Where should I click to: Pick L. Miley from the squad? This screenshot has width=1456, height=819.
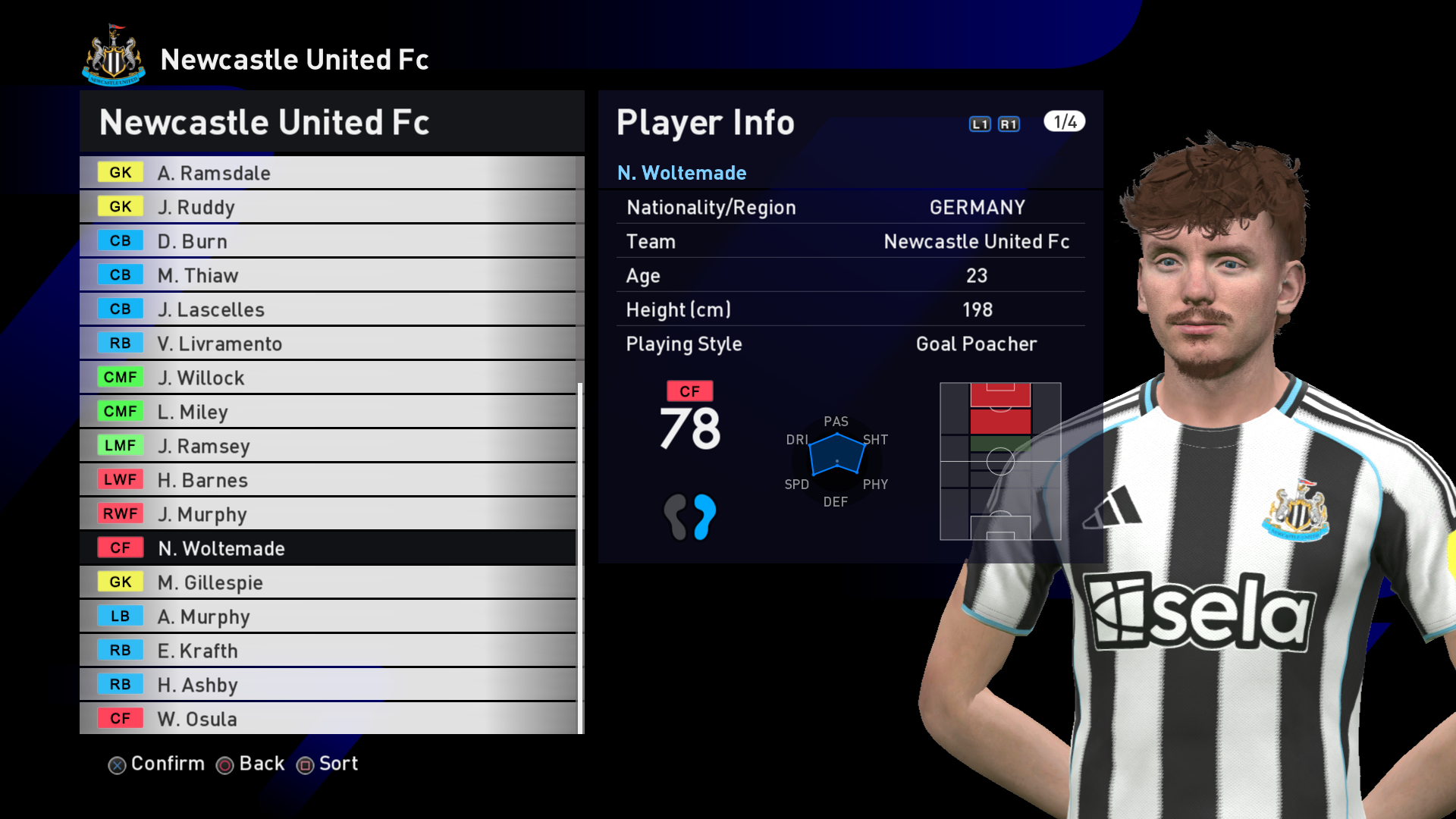coord(328,412)
